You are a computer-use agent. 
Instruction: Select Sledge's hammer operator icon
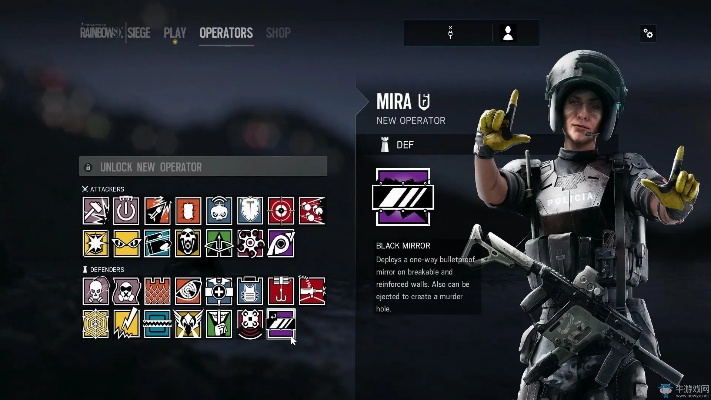click(95, 210)
